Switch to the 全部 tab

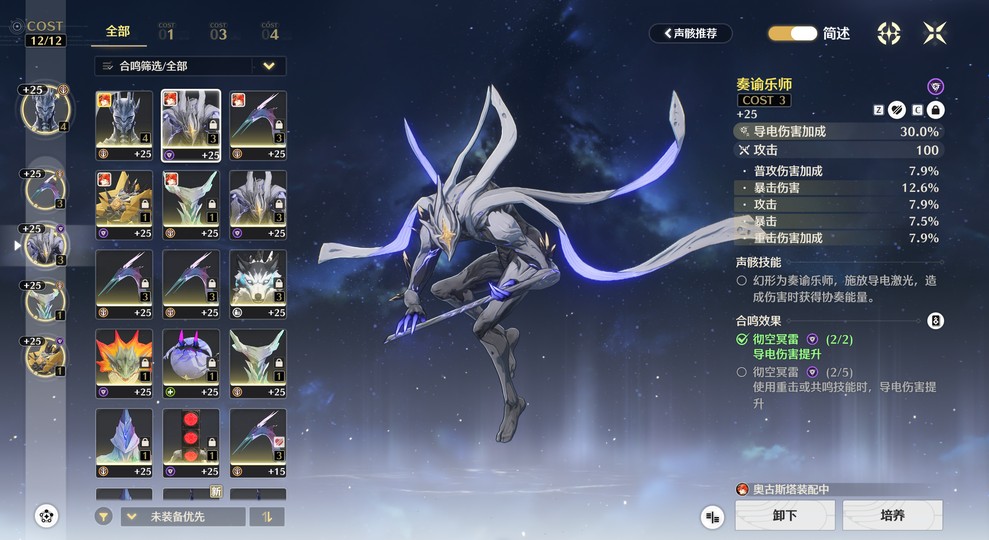click(117, 32)
